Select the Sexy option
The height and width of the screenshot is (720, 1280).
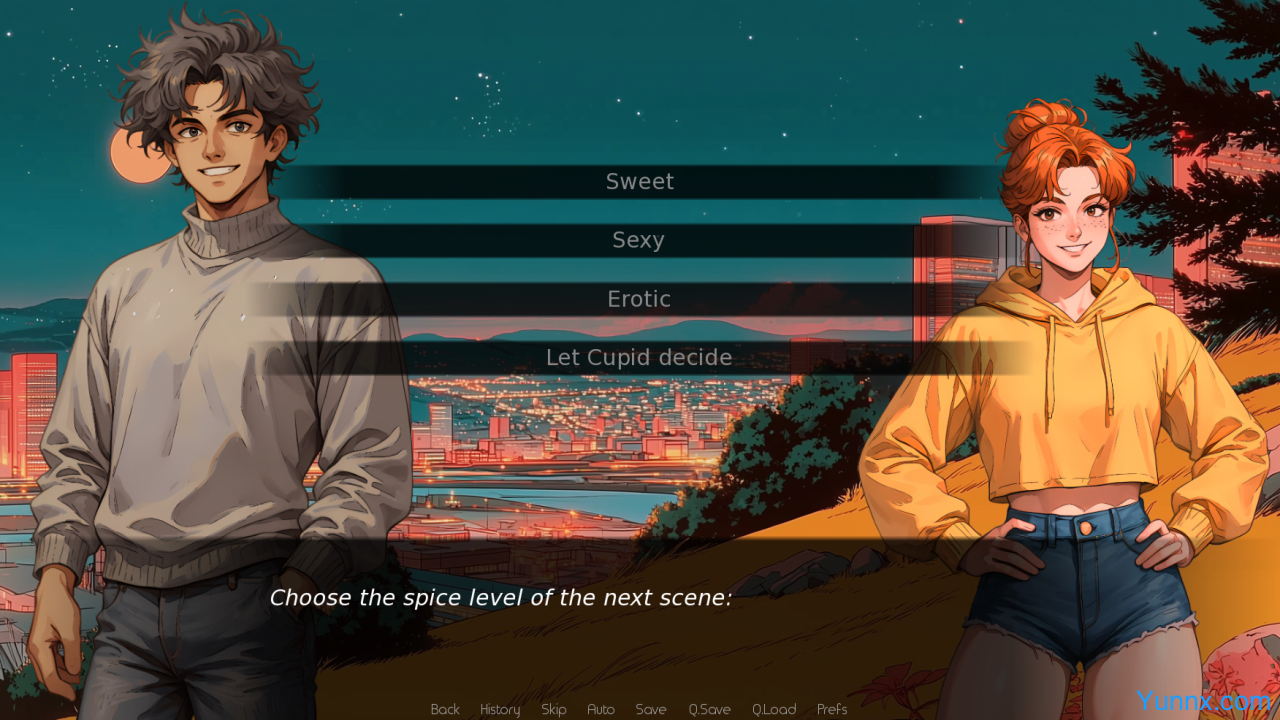(x=639, y=241)
